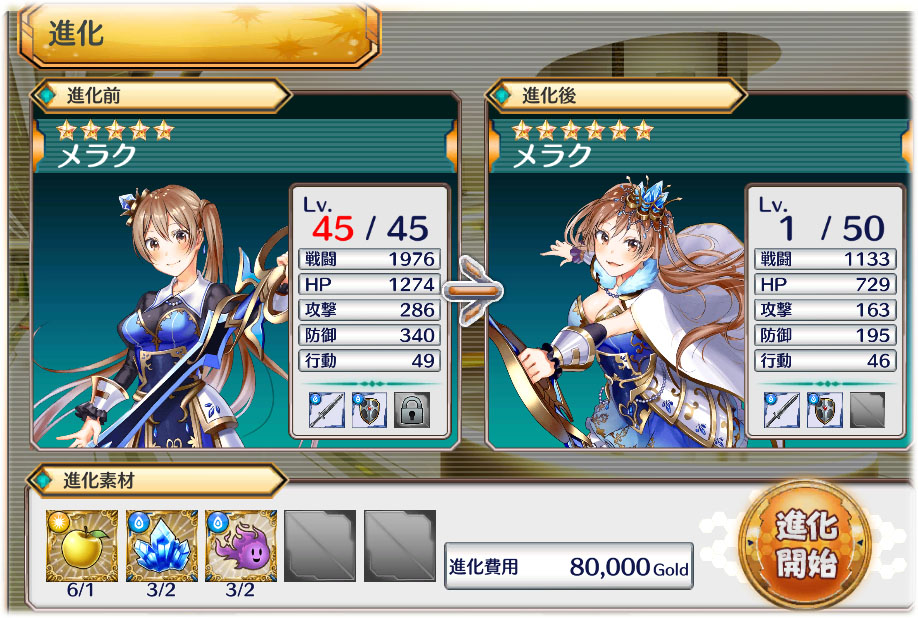Inspect the post-evolution sword skill icon
Screen dimensions: 918x618
click(x=782, y=410)
